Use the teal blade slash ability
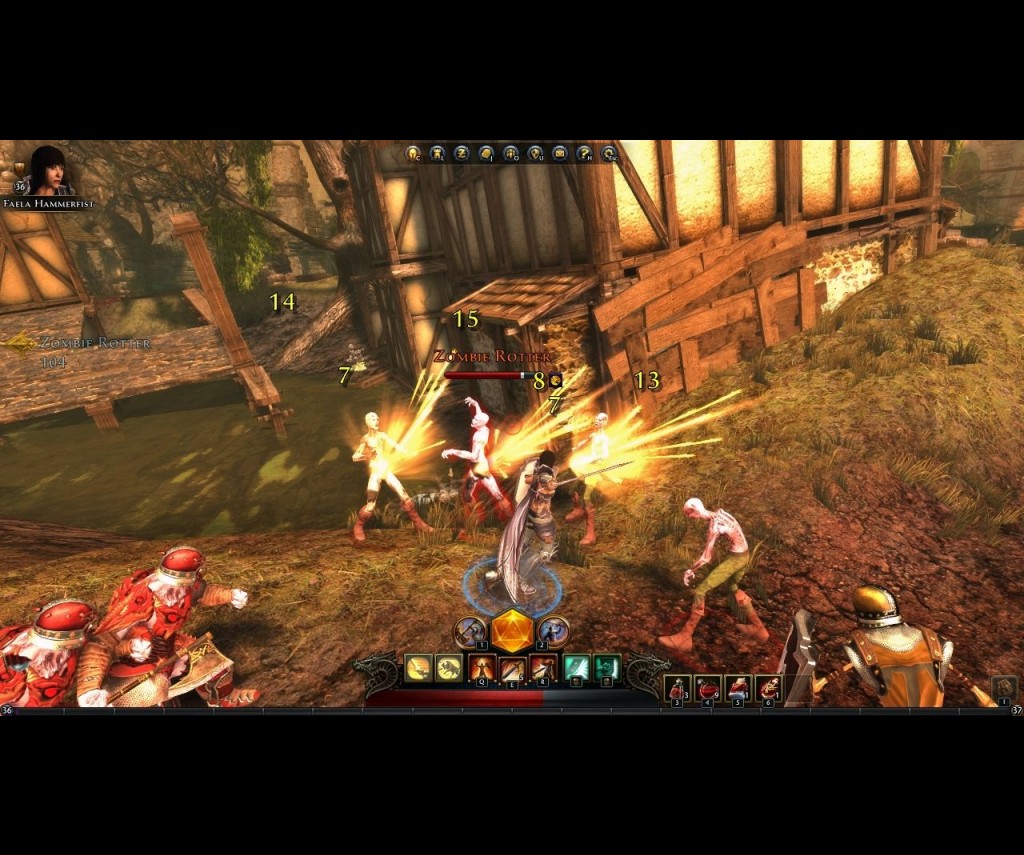This screenshot has height=855, width=1024. 575,667
